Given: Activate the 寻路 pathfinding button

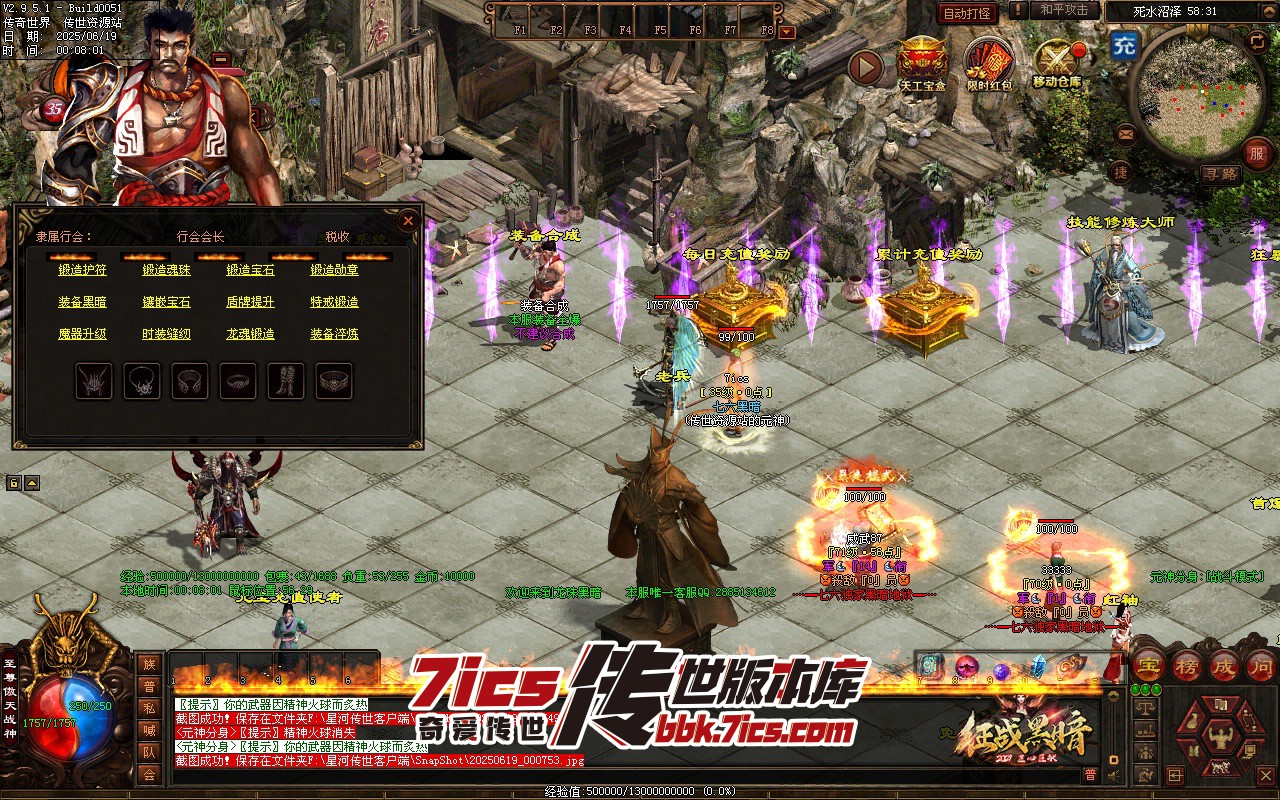Looking at the screenshot, I should [1219, 173].
